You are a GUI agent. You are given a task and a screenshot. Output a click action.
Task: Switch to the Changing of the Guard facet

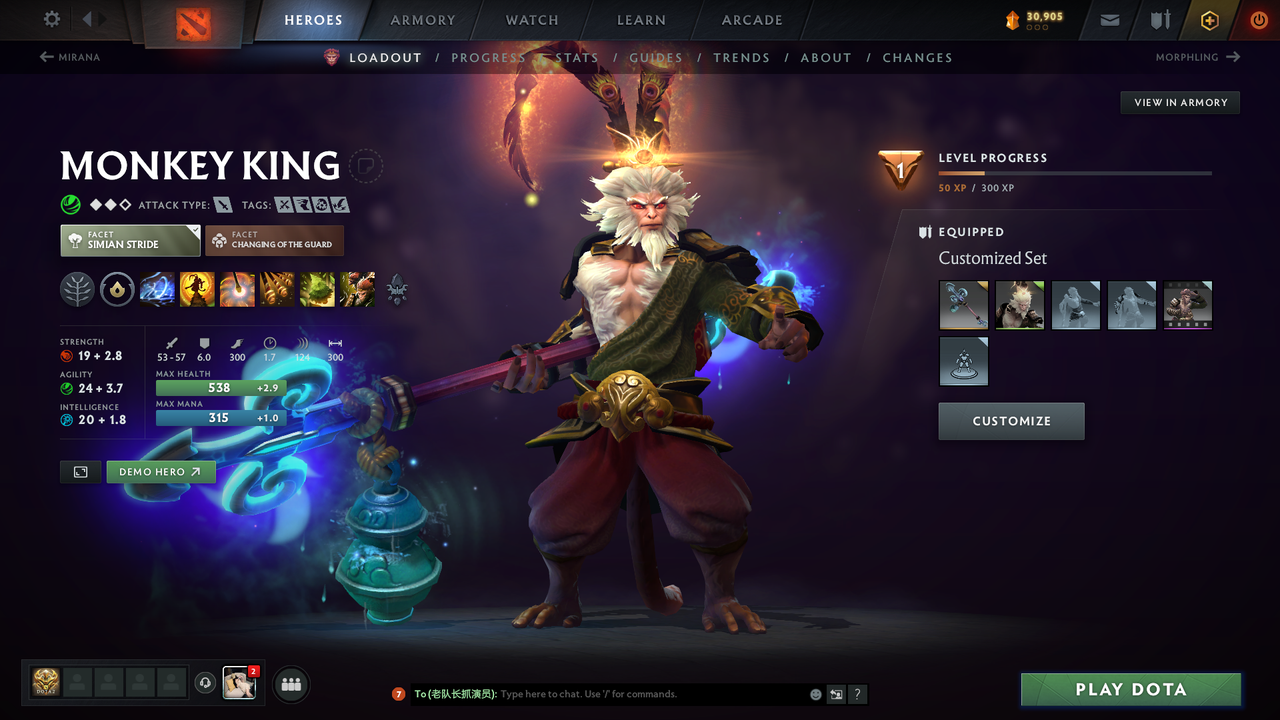pyautogui.click(x=274, y=240)
